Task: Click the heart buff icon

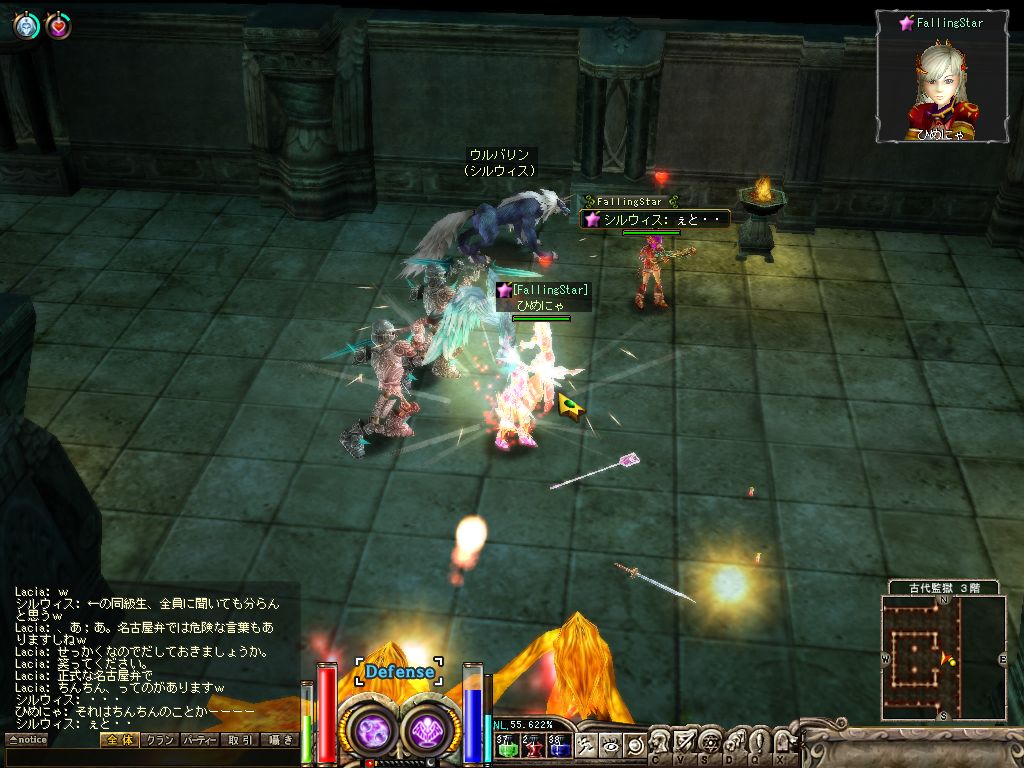Action: (58, 26)
